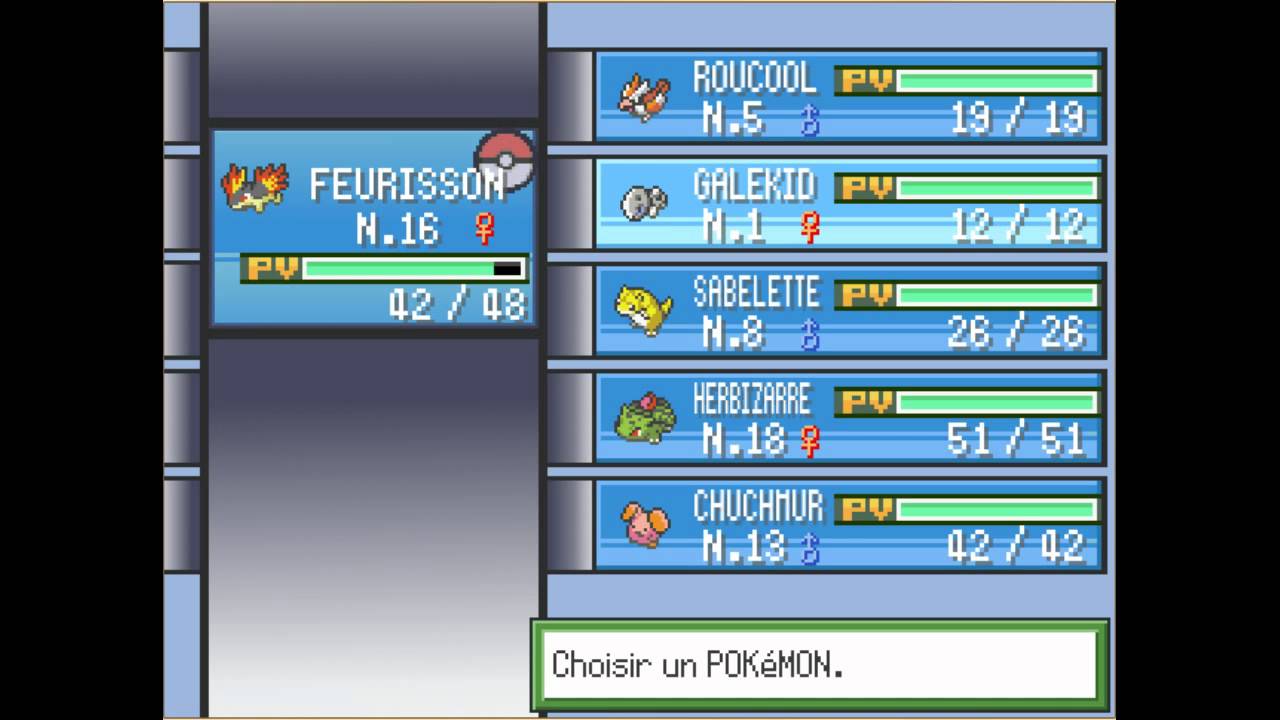Select the Chuchmur party slot
The height and width of the screenshot is (720, 1280).
coord(848,525)
